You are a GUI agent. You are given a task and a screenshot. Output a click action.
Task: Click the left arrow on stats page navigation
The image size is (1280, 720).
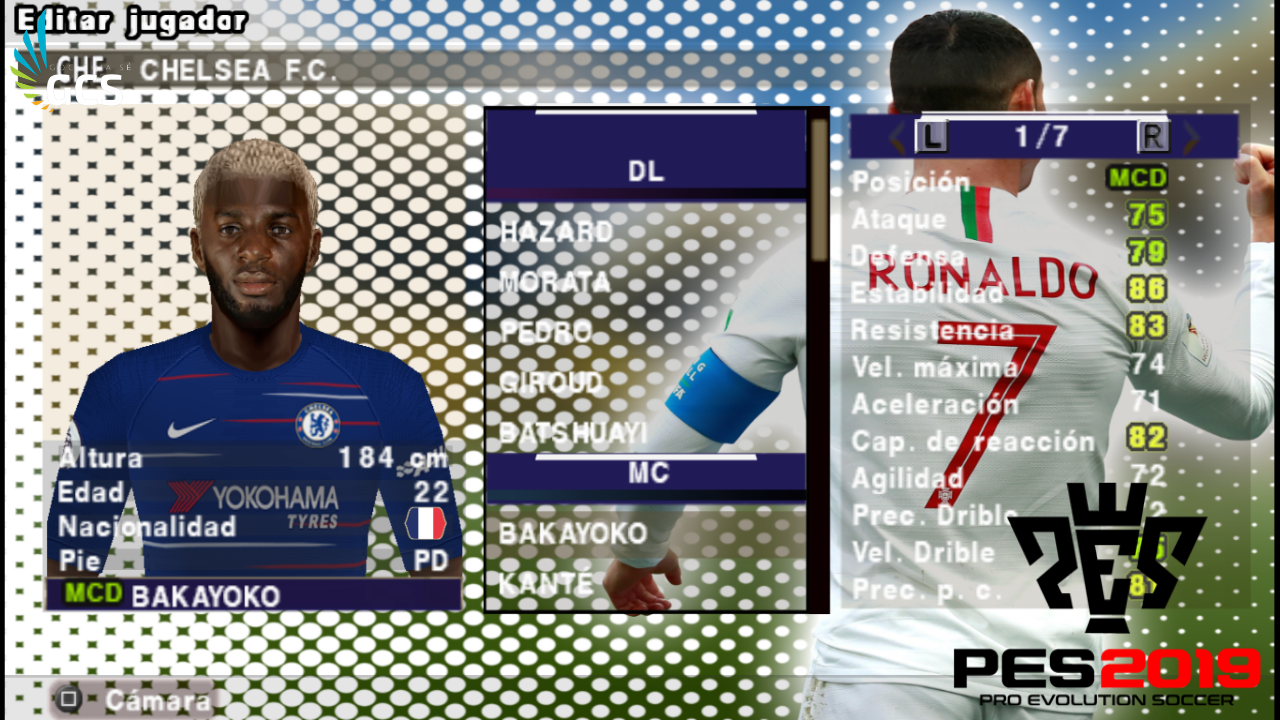(895, 138)
